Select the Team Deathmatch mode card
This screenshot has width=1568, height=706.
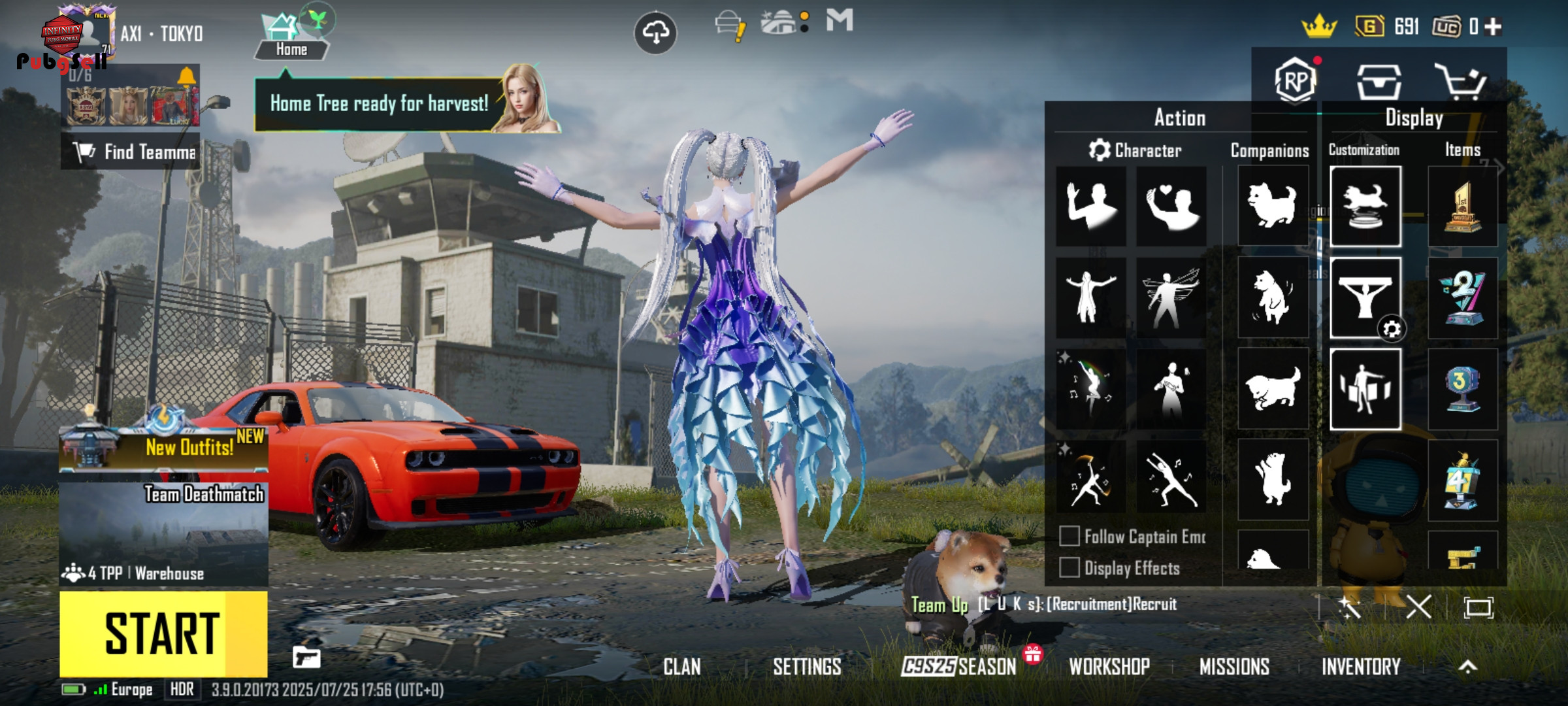[x=163, y=533]
